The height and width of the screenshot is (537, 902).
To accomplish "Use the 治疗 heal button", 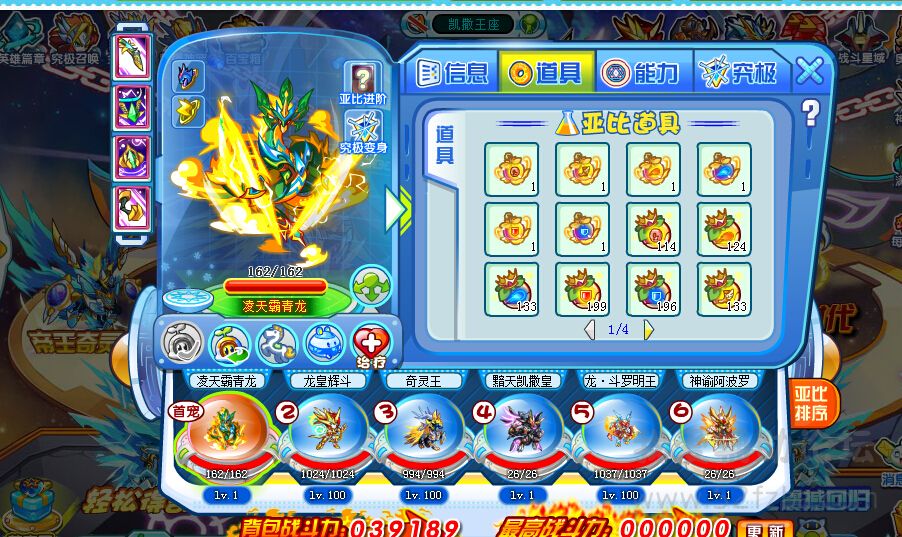I will point(372,344).
